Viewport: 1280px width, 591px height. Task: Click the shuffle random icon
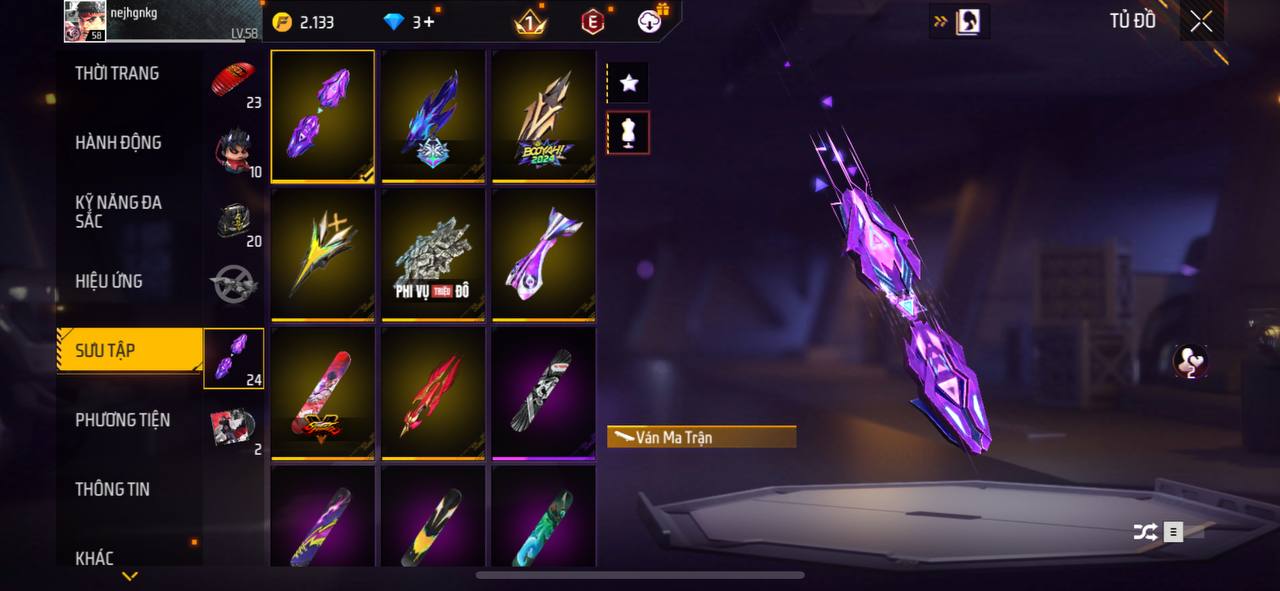(x=1145, y=532)
